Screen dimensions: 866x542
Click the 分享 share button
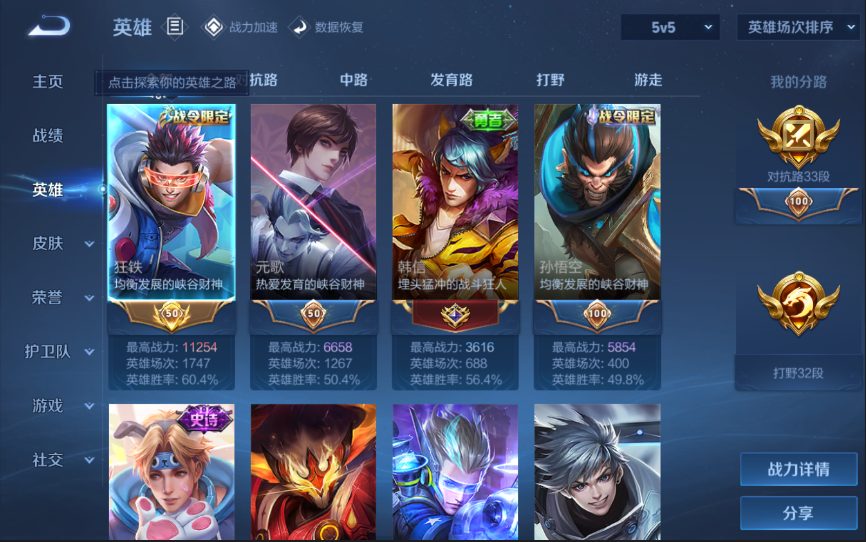pos(798,513)
